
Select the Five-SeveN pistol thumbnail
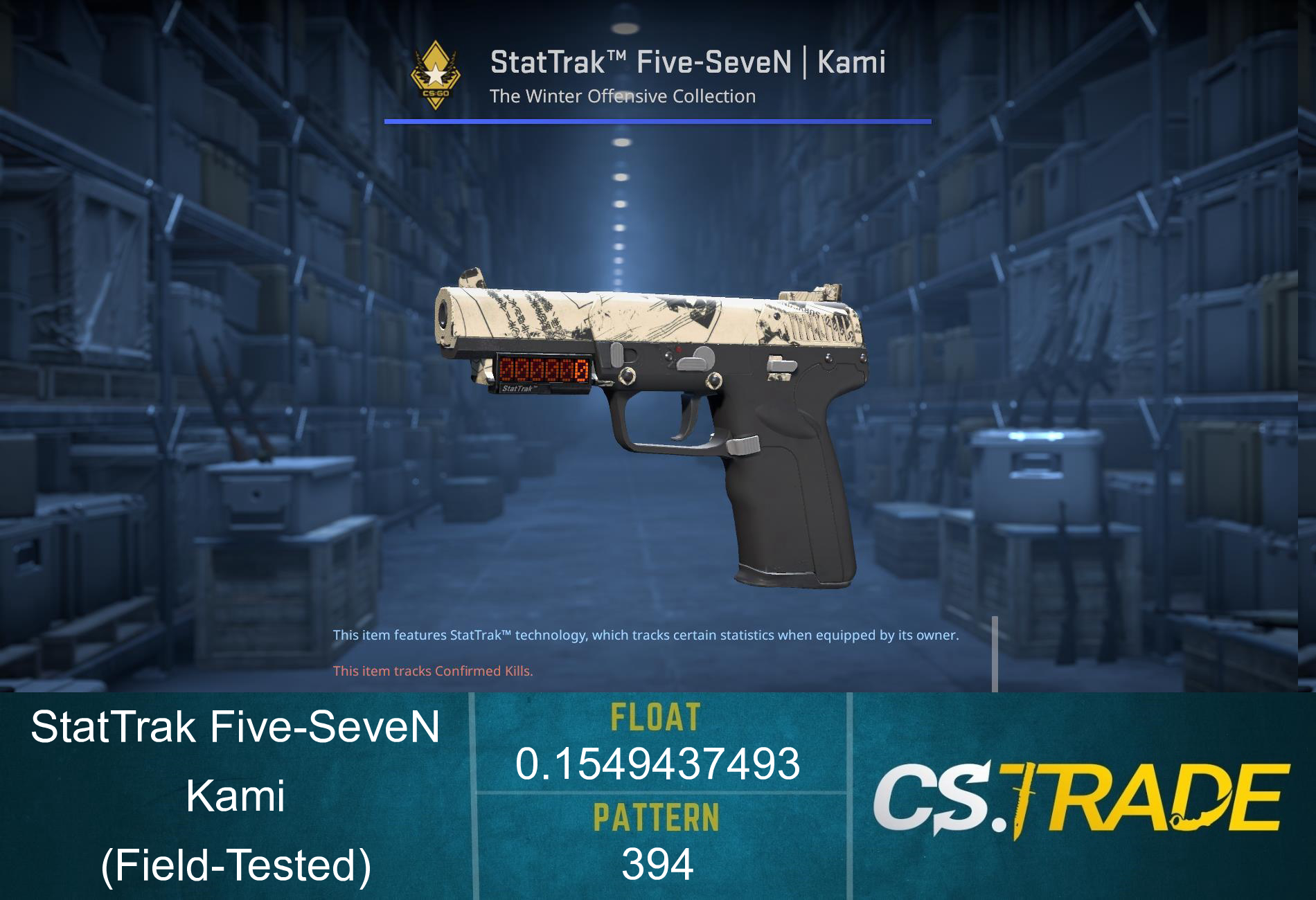(651, 429)
